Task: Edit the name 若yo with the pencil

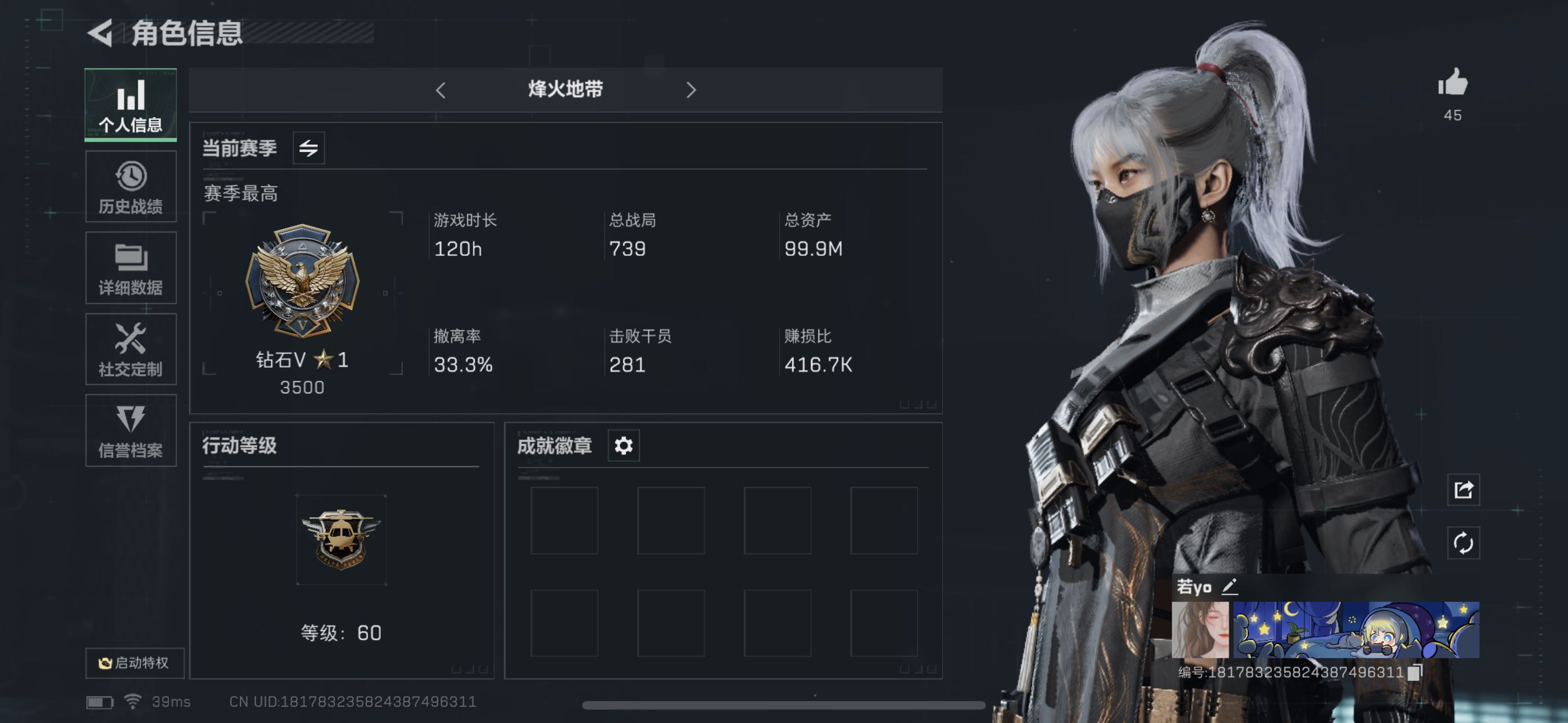Action: (1230, 587)
